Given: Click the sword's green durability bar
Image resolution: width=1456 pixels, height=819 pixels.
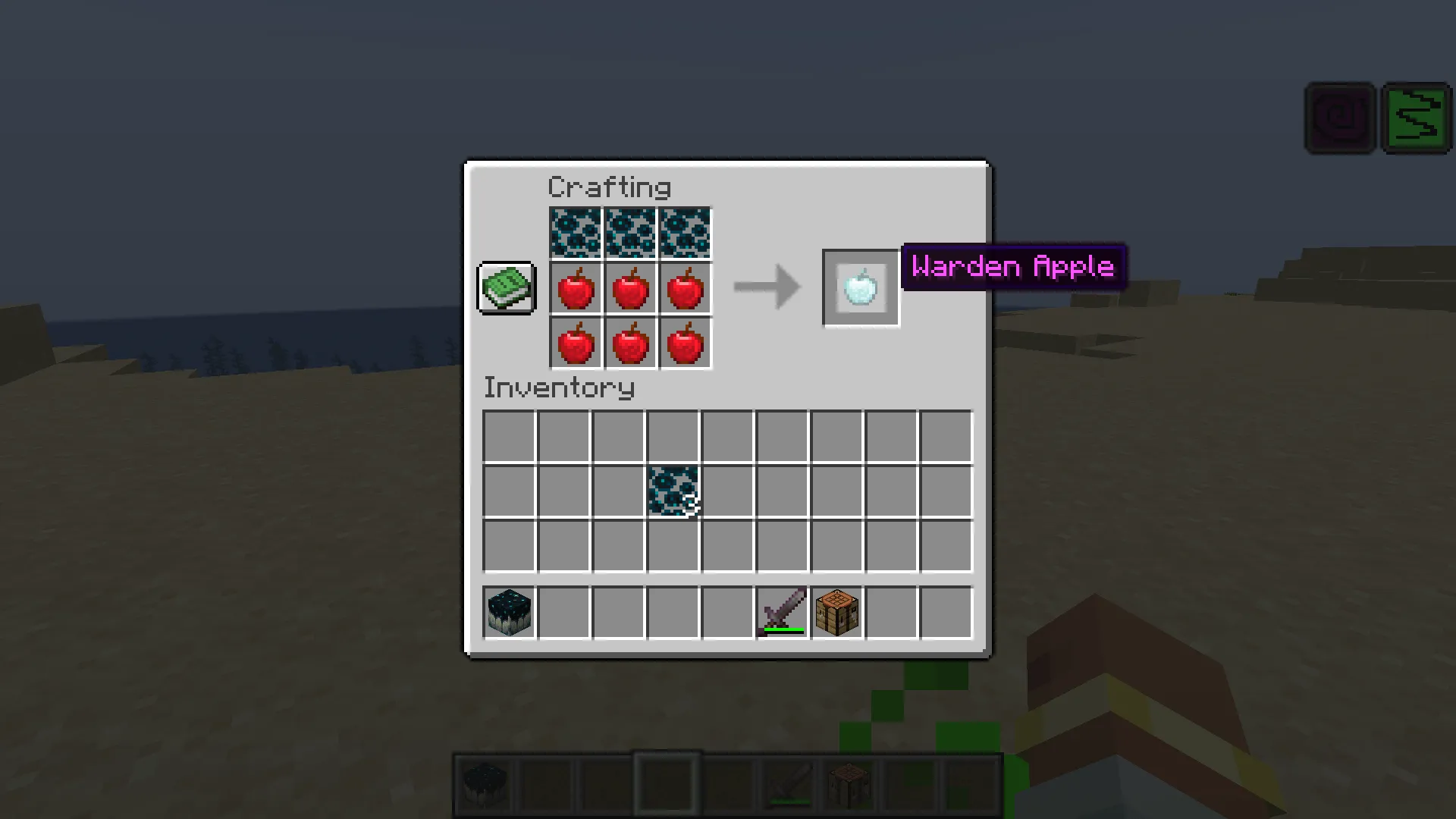Looking at the screenshot, I should (786, 629).
